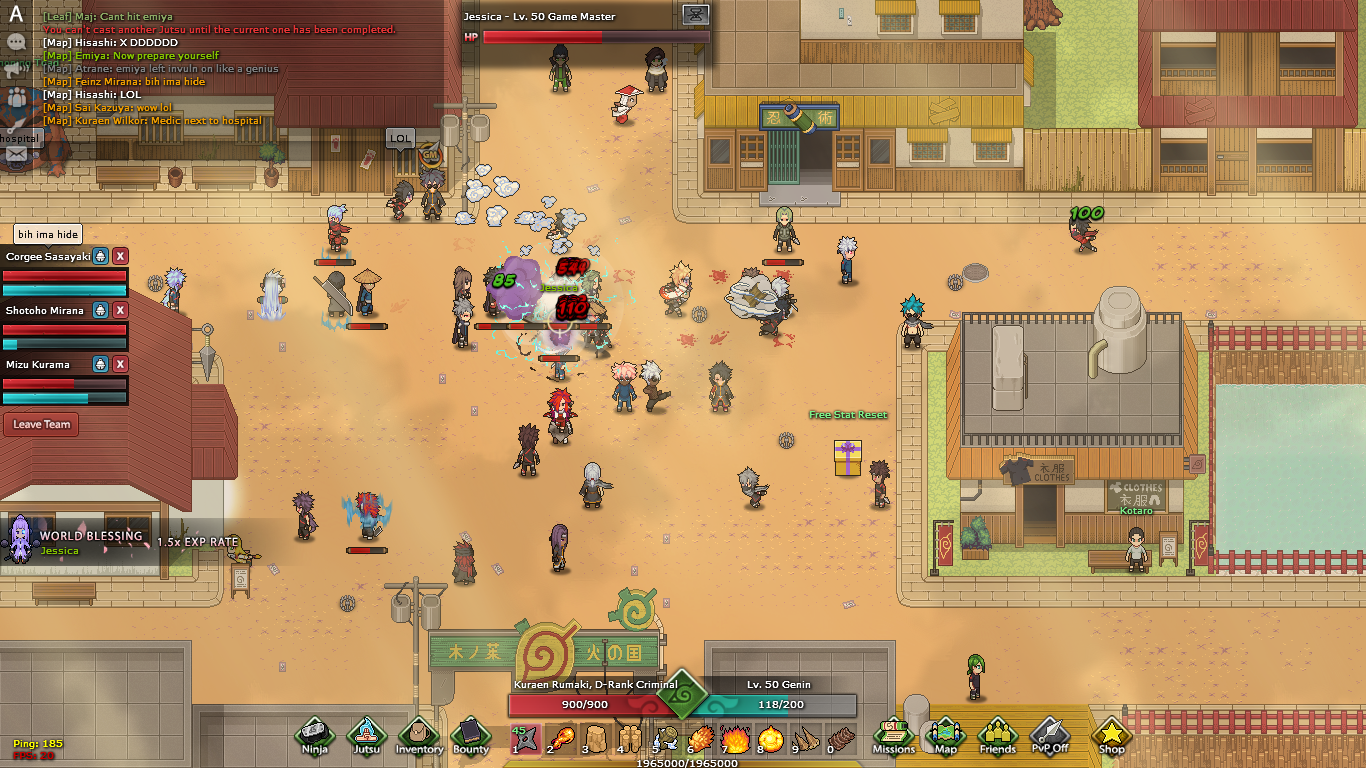Image resolution: width=1366 pixels, height=768 pixels.
Task: Remove Corgee Sasayaki from the team
Action: point(120,256)
